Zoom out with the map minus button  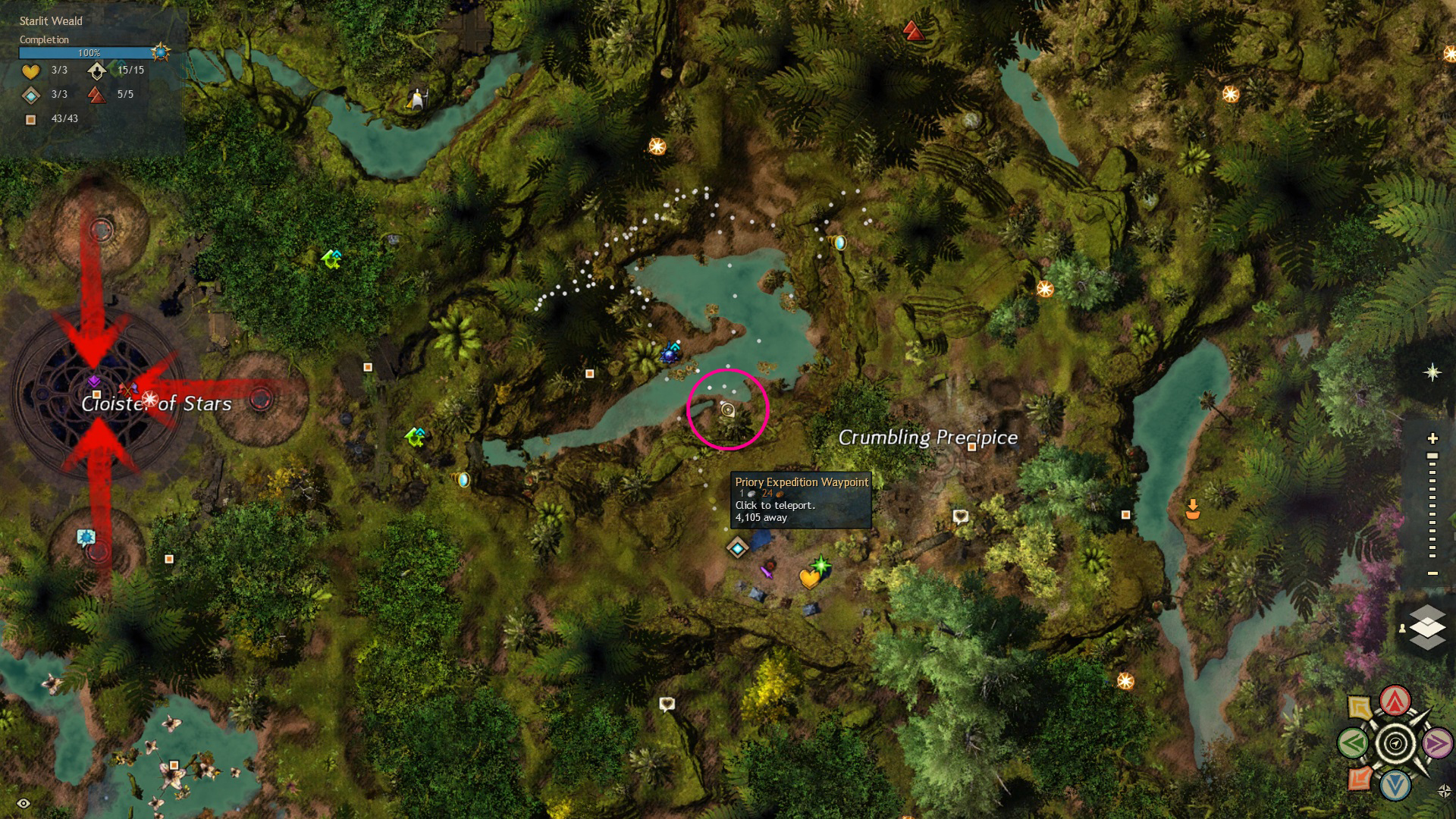coord(1432,573)
